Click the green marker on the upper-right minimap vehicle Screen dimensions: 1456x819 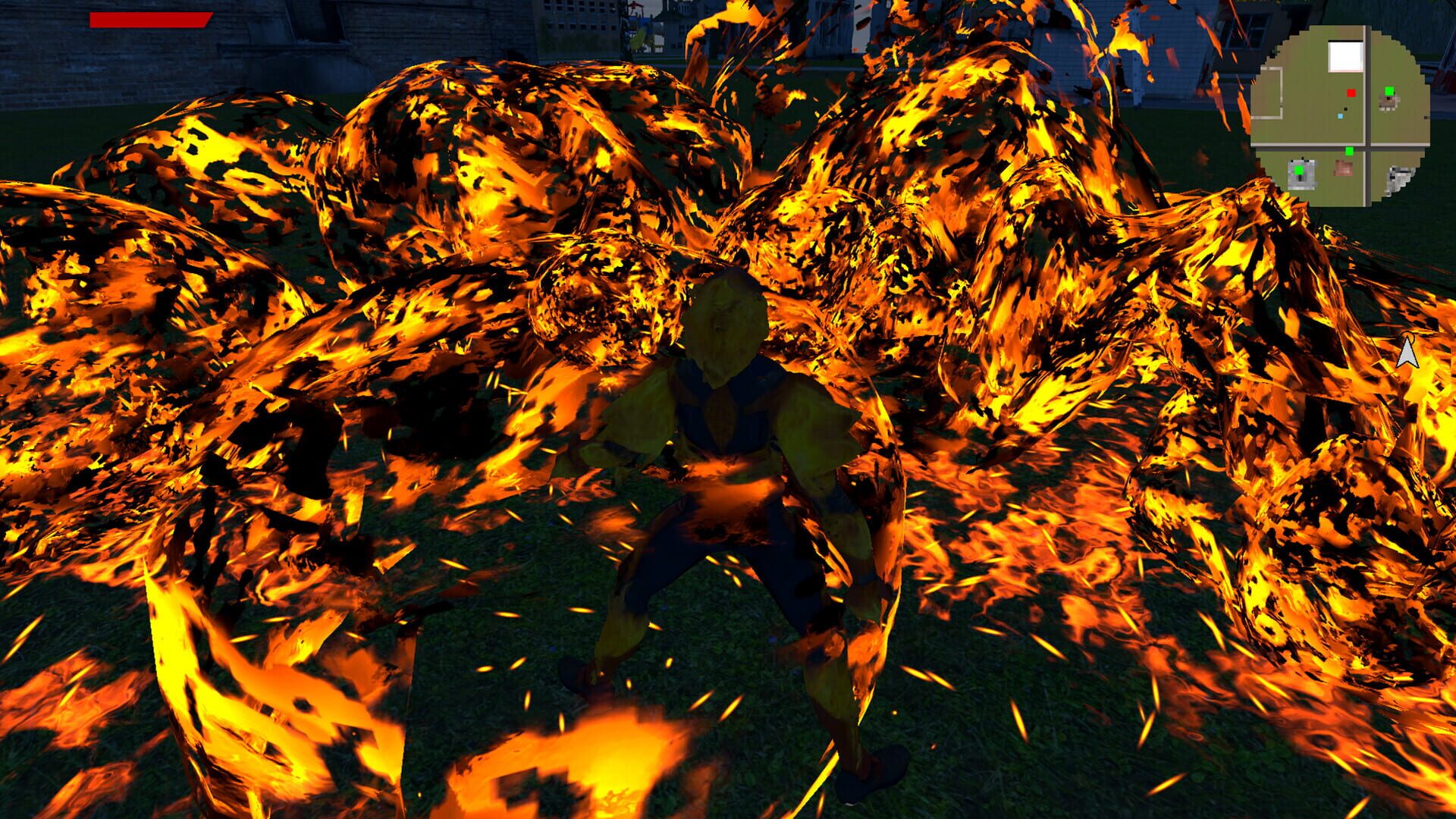click(1390, 91)
